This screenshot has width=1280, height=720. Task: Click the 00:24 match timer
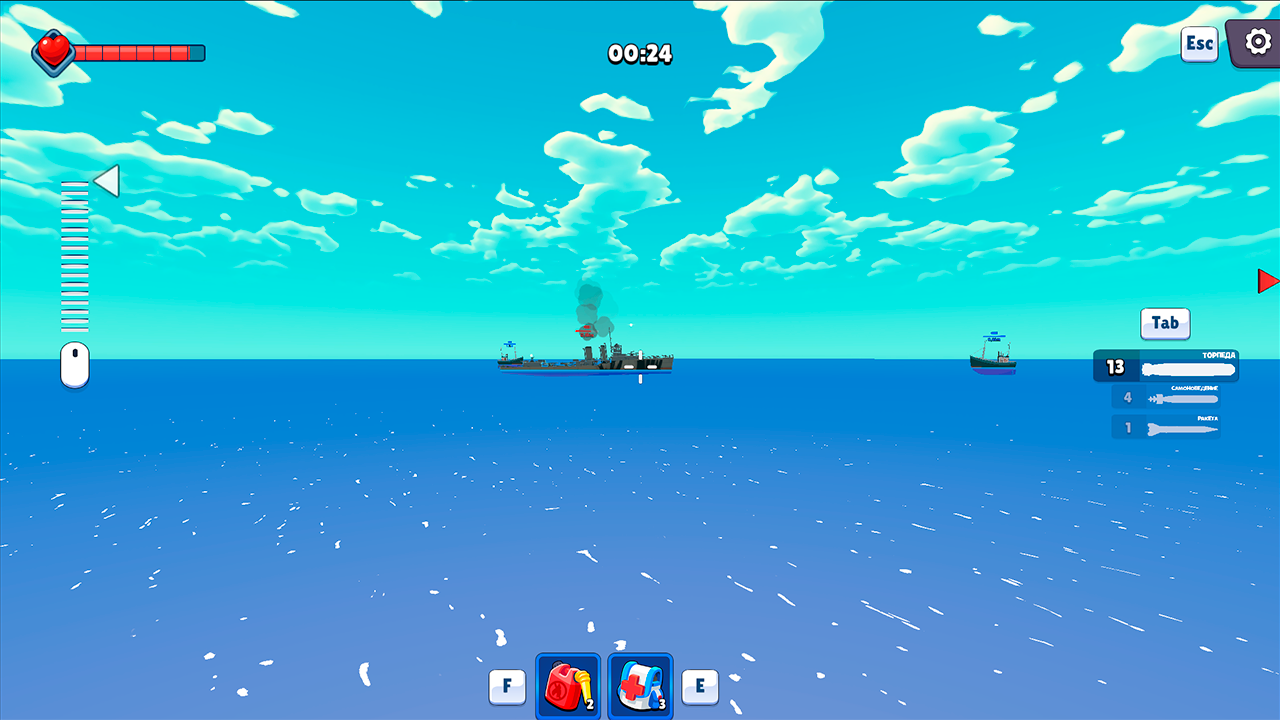pyautogui.click(x=640, y=54)
